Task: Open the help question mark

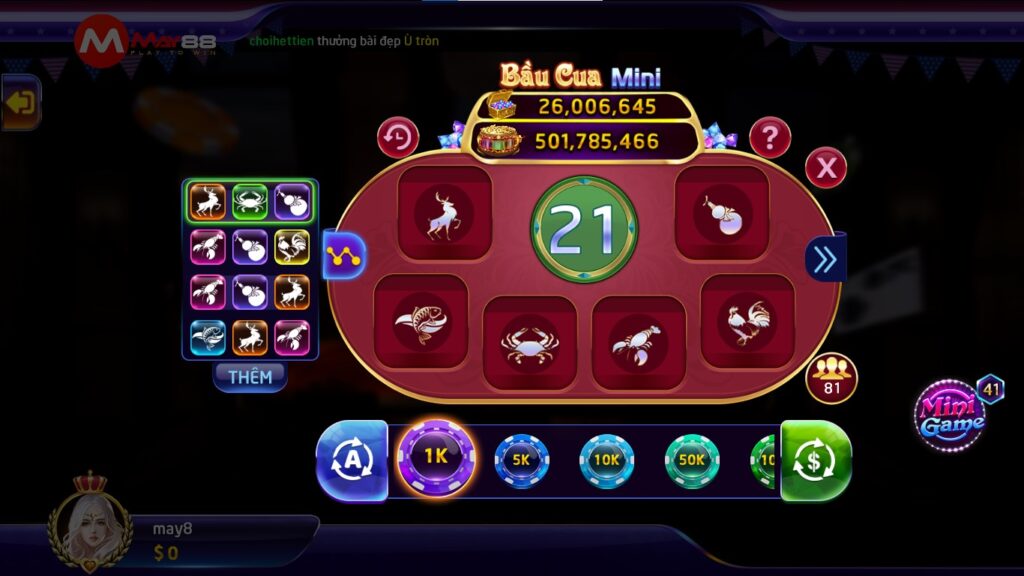Action: click(x=770, y=138)
